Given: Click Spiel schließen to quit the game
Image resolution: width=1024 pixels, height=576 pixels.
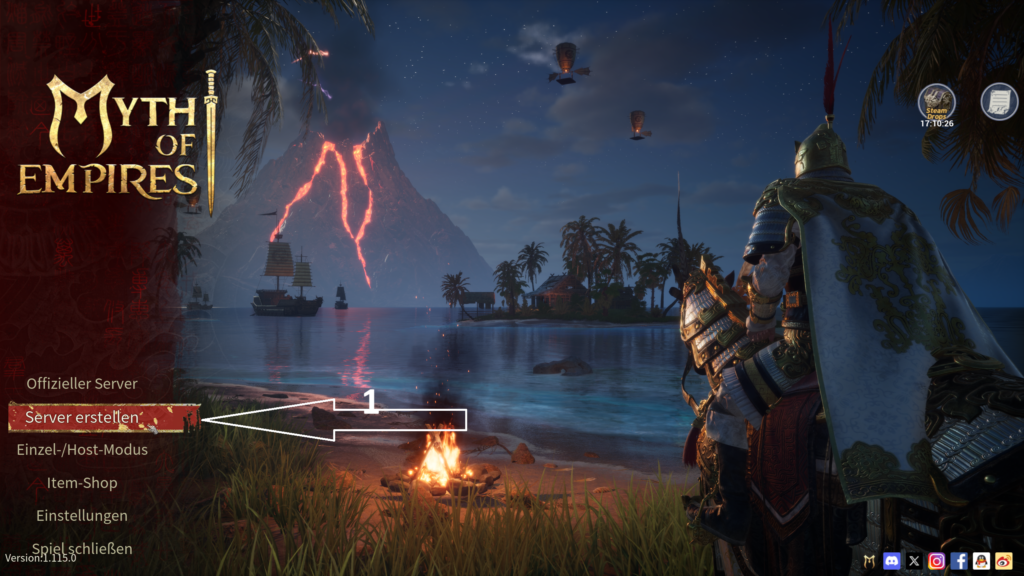Looking at the screenshot, I should click(x=82, y=548).
